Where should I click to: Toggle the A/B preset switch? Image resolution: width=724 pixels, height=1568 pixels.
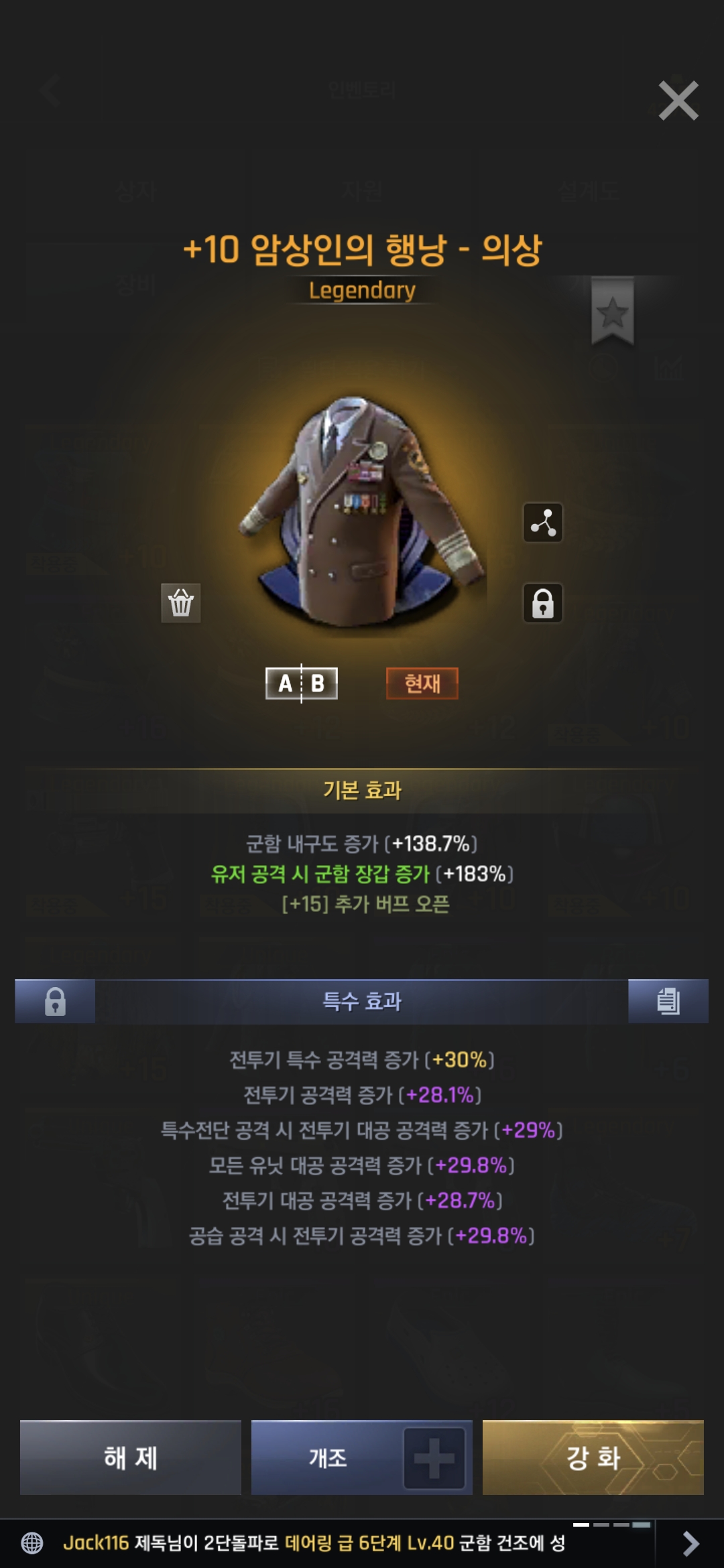302,683
